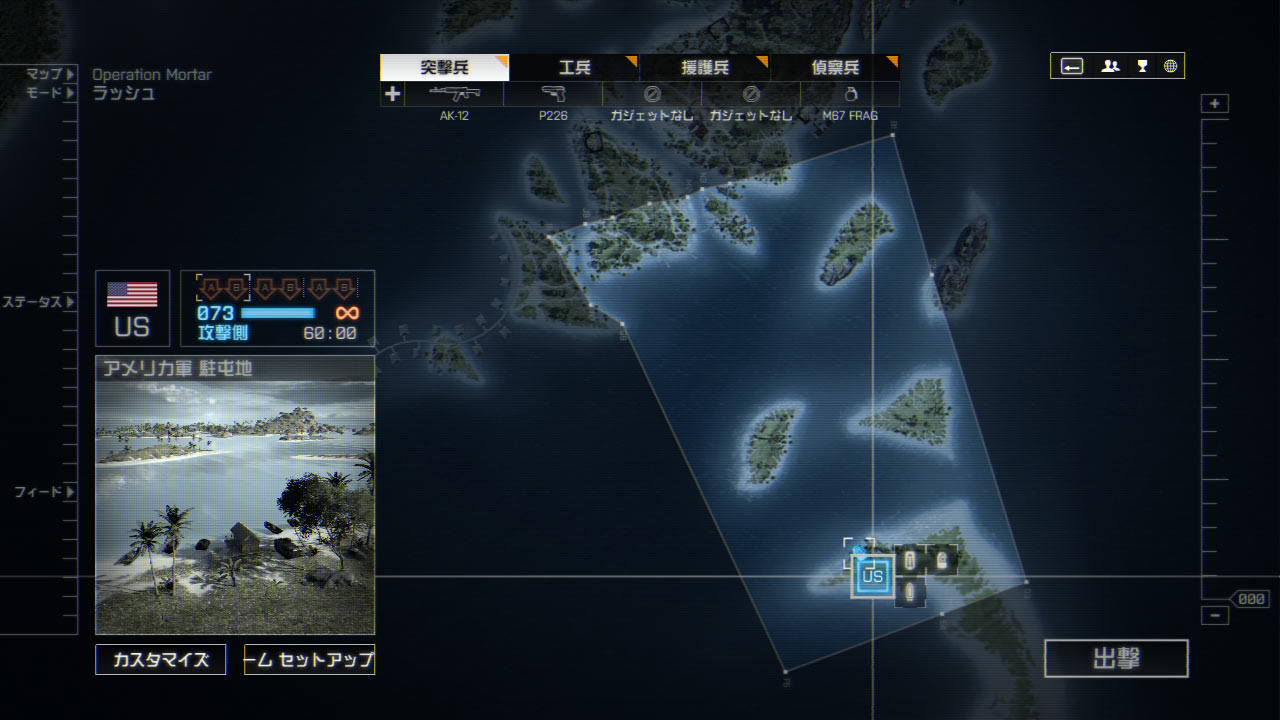This screenshot has width=1280, height=720.
Task: Open the M67 FRAG grenade slot
Action: (x=850, y=94)
